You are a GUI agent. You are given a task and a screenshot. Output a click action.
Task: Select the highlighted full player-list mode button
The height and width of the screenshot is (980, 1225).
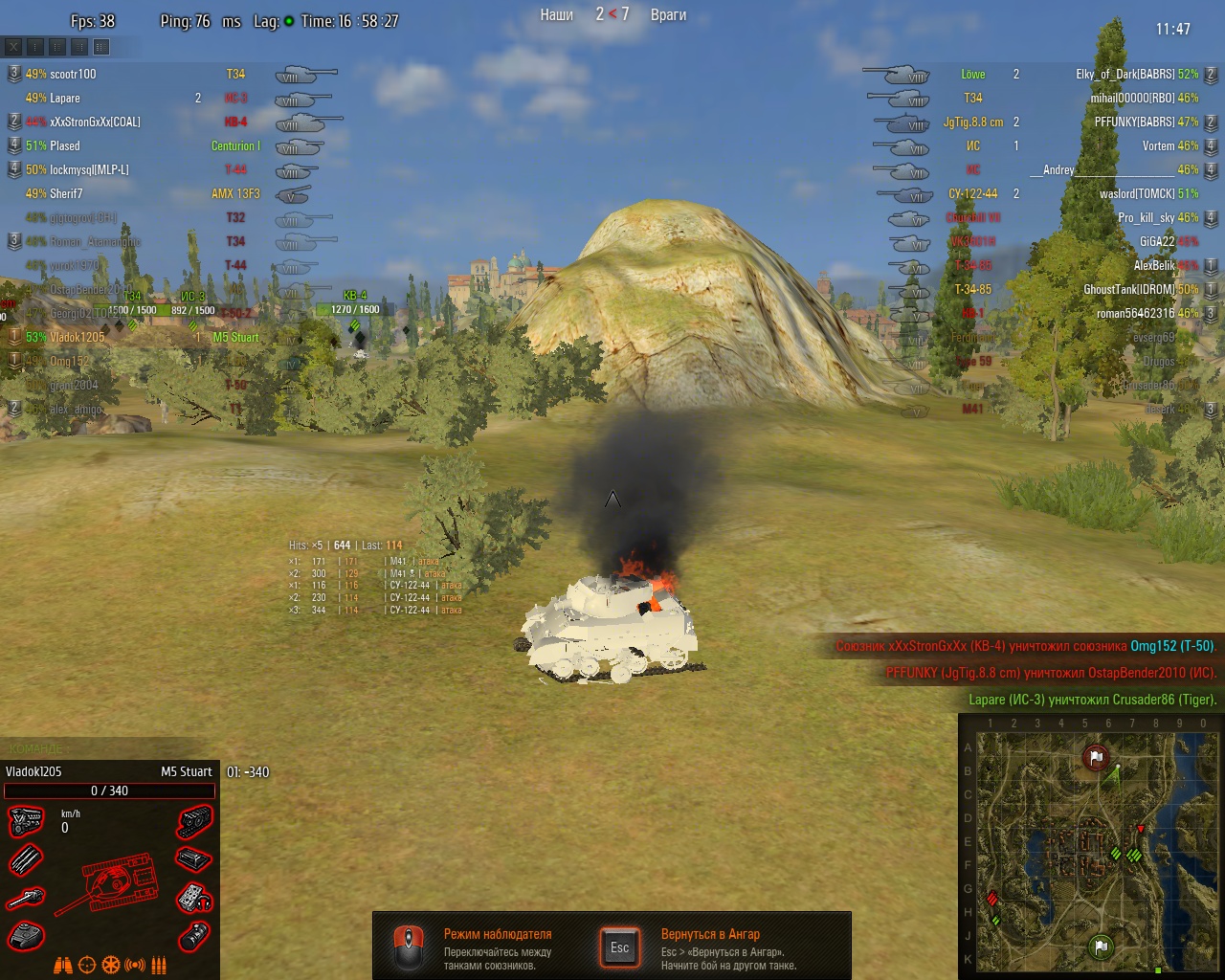pyautogui.click(x=101, y=46)
